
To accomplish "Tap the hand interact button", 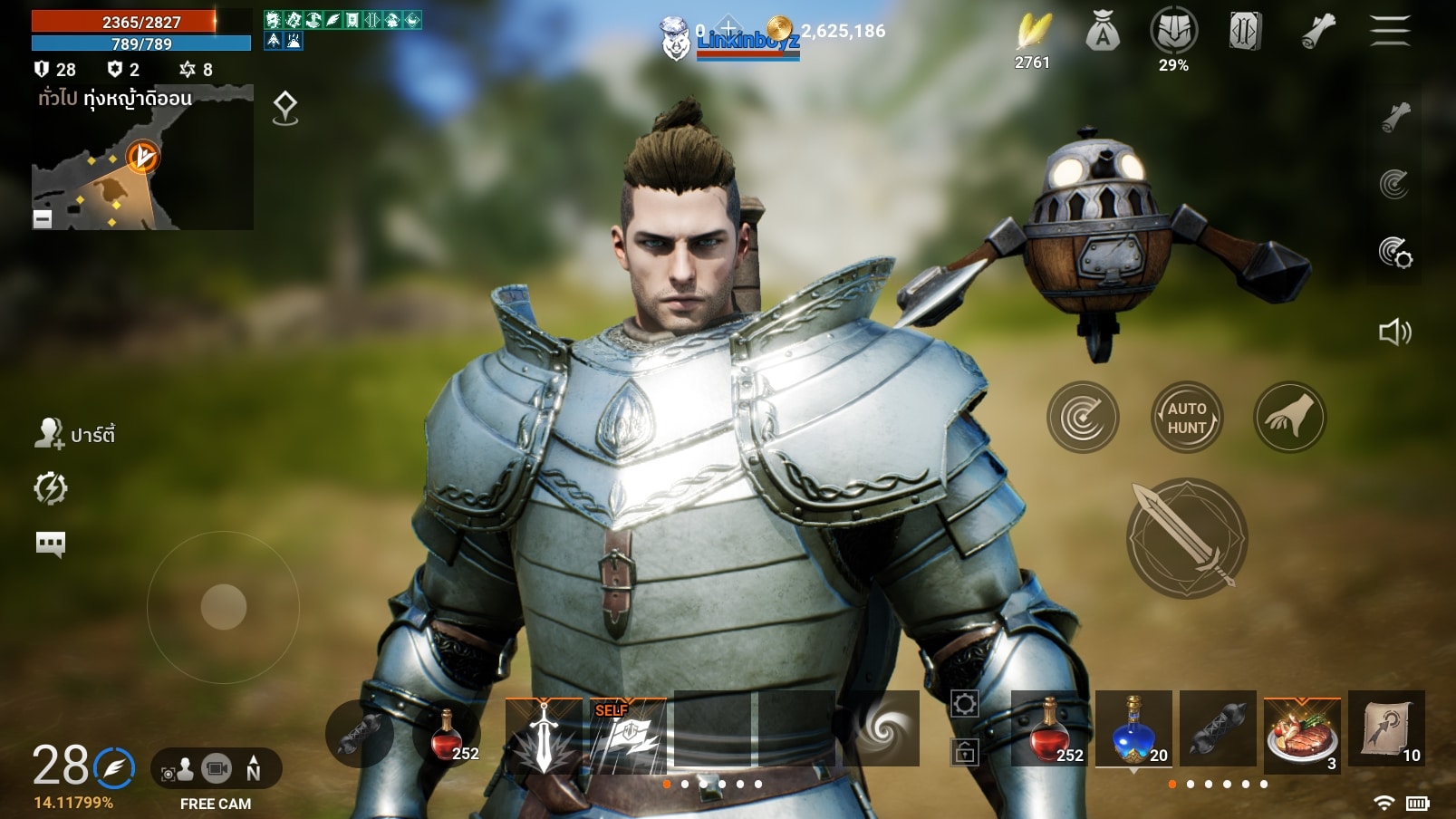I will (1289, 418).
